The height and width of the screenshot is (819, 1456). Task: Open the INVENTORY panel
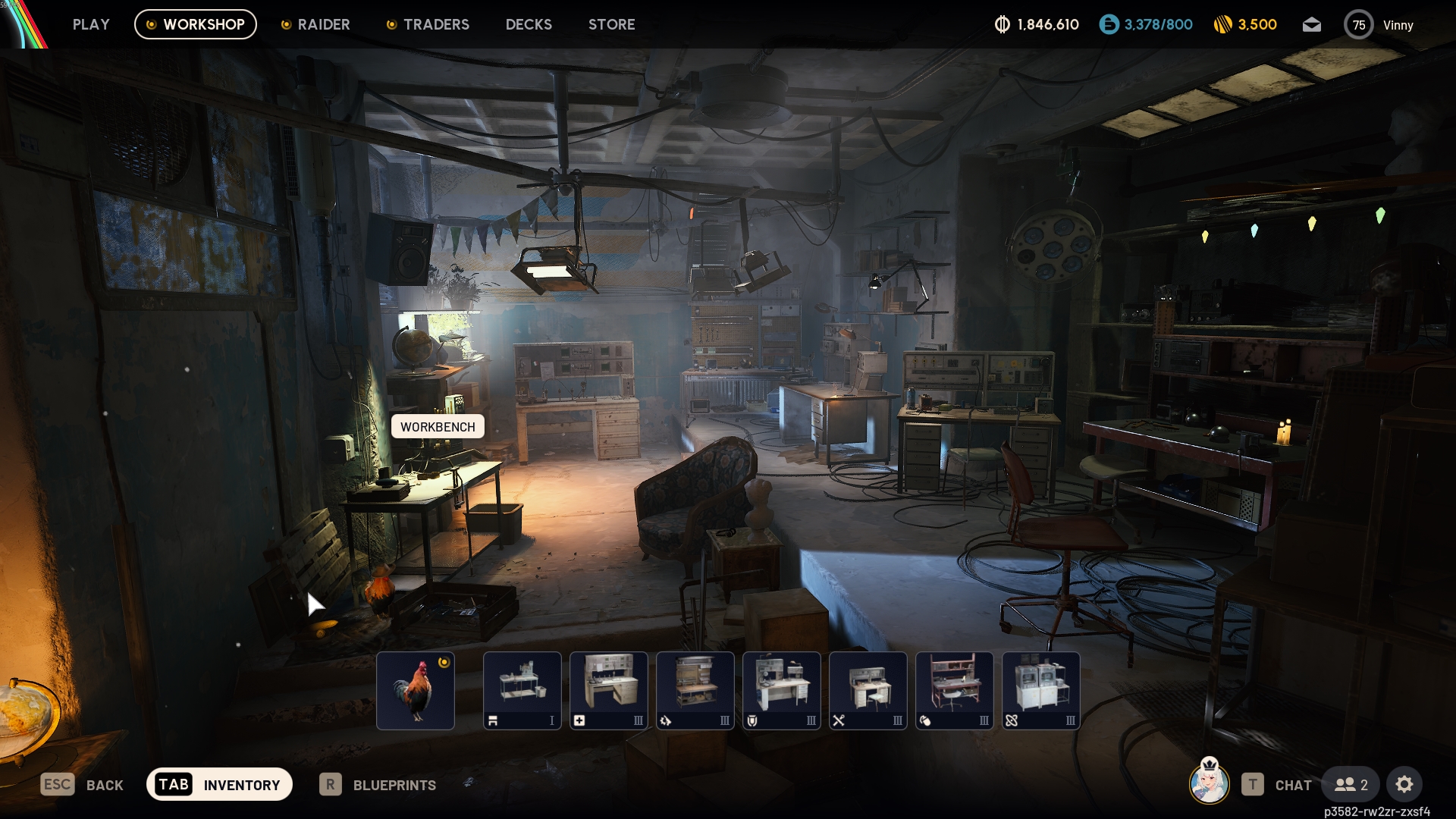pyautogui.click(x=219, y=784)
